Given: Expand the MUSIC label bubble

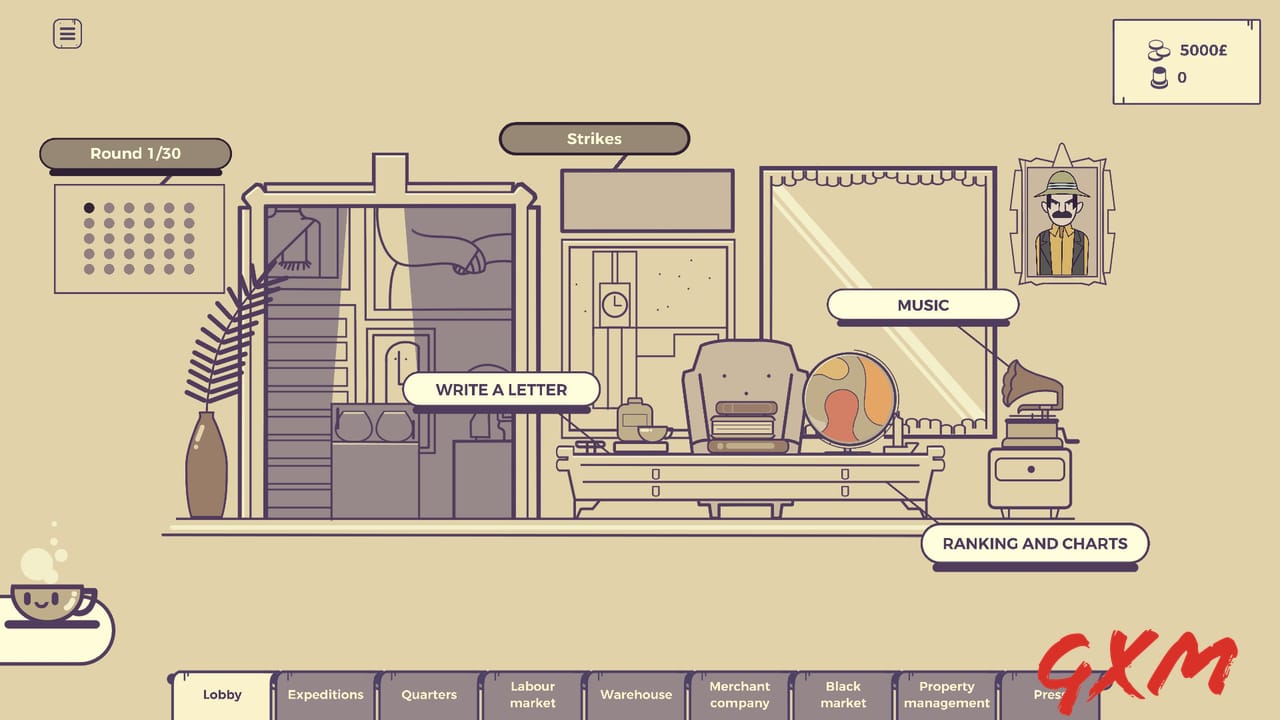Looking at the screenshot, I should click(x=921, y=305).
